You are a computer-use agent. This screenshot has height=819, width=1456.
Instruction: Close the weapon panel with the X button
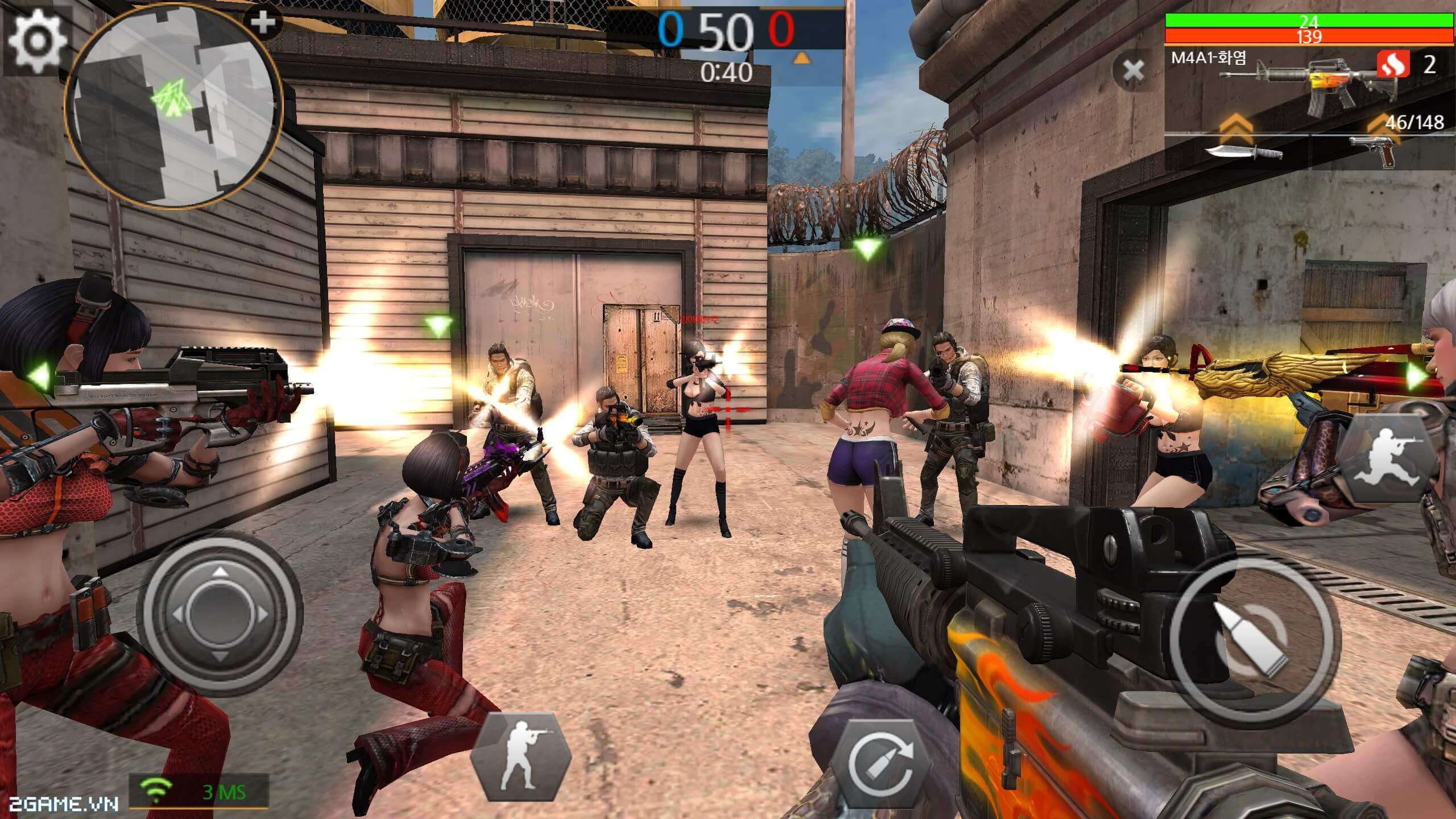(1134, 72)
